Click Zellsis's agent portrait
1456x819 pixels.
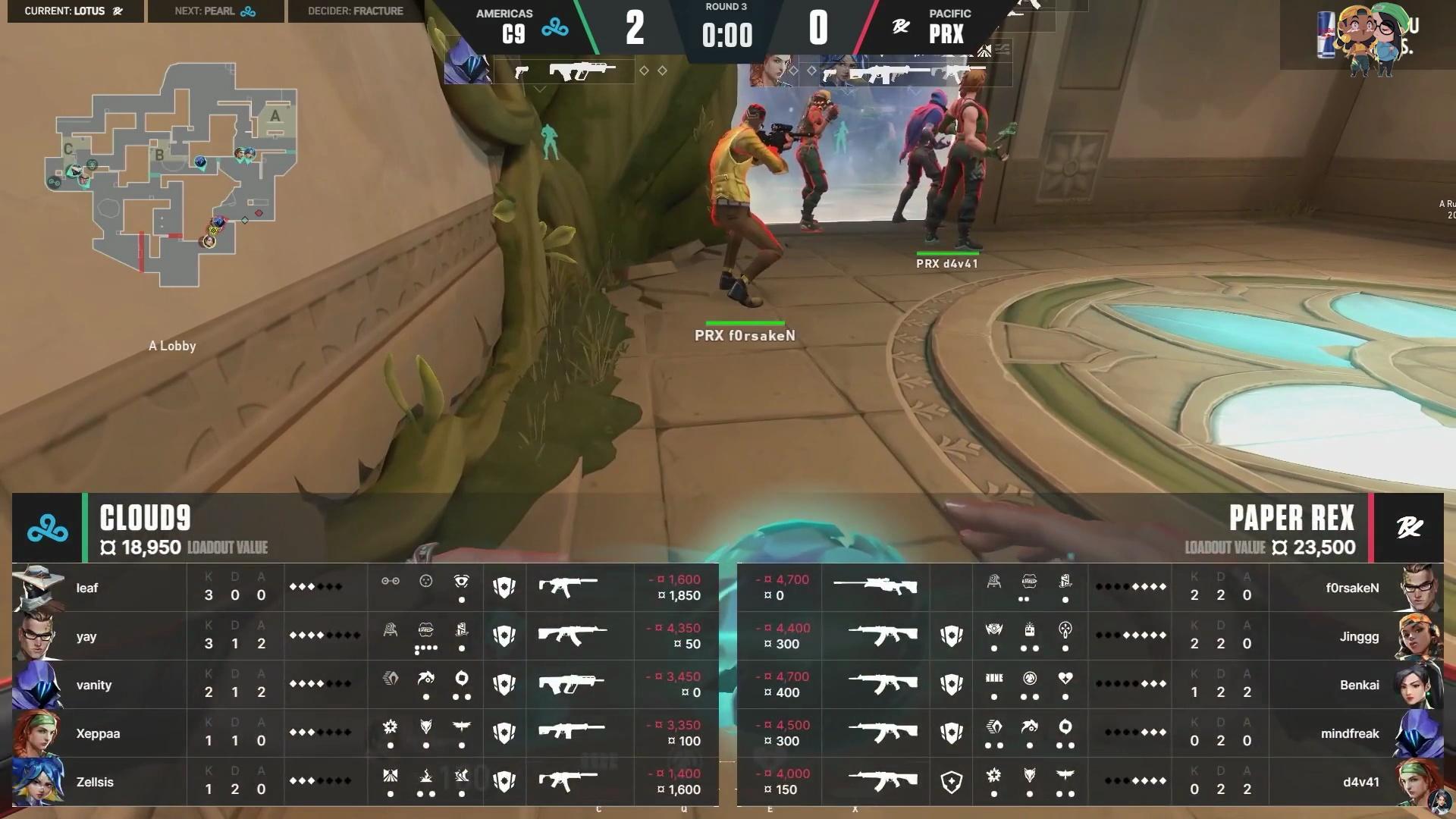[x=38, y=782]
